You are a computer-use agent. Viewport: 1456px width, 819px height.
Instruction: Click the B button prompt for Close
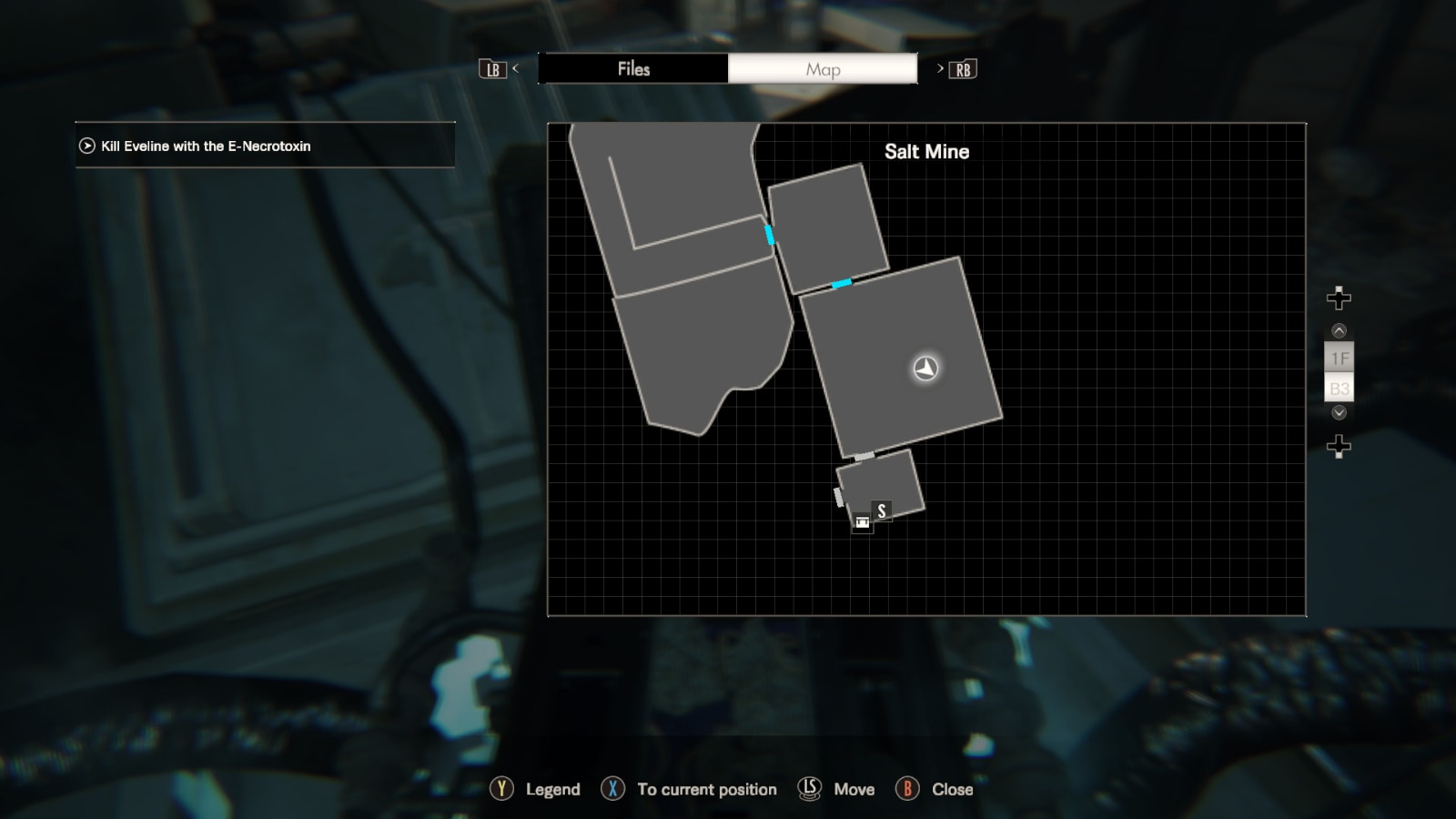click(x=909, y=789)
